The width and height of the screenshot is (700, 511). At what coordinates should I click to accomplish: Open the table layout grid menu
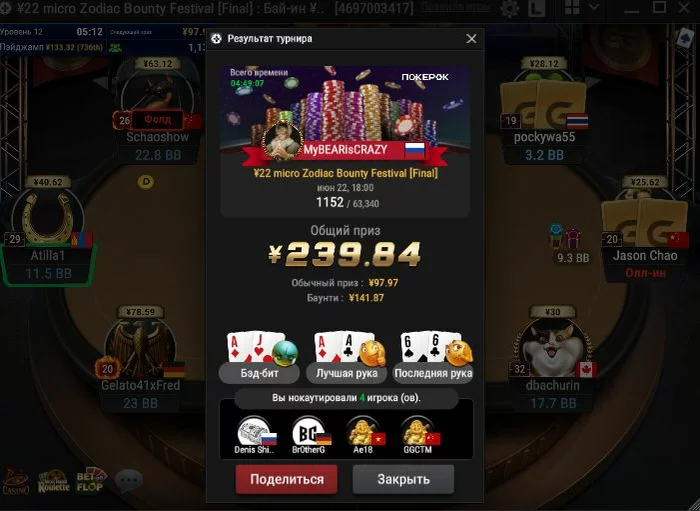574,9
